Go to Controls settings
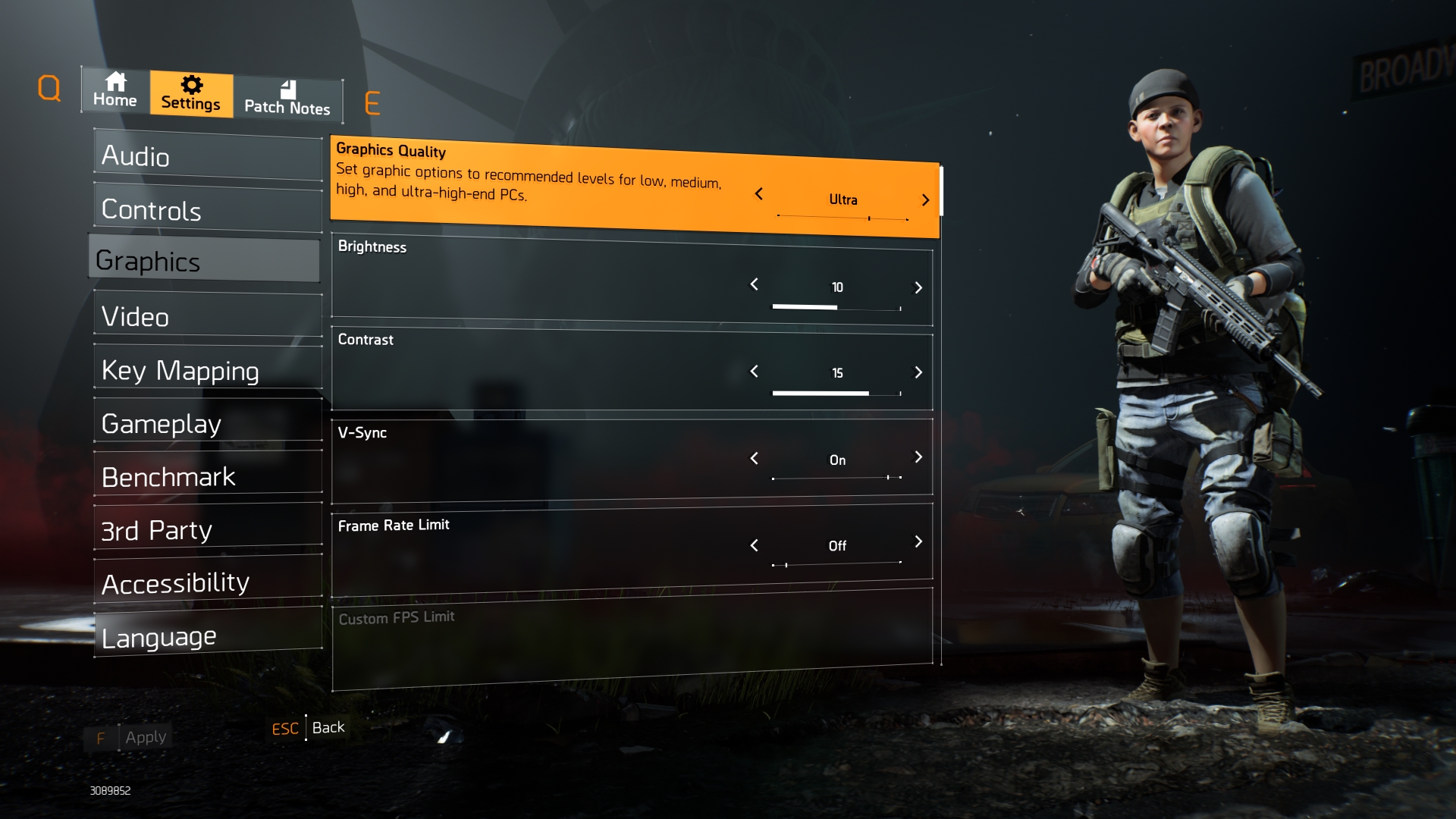The height and width of the screenshot is (819, 1456). pos(208,210)
